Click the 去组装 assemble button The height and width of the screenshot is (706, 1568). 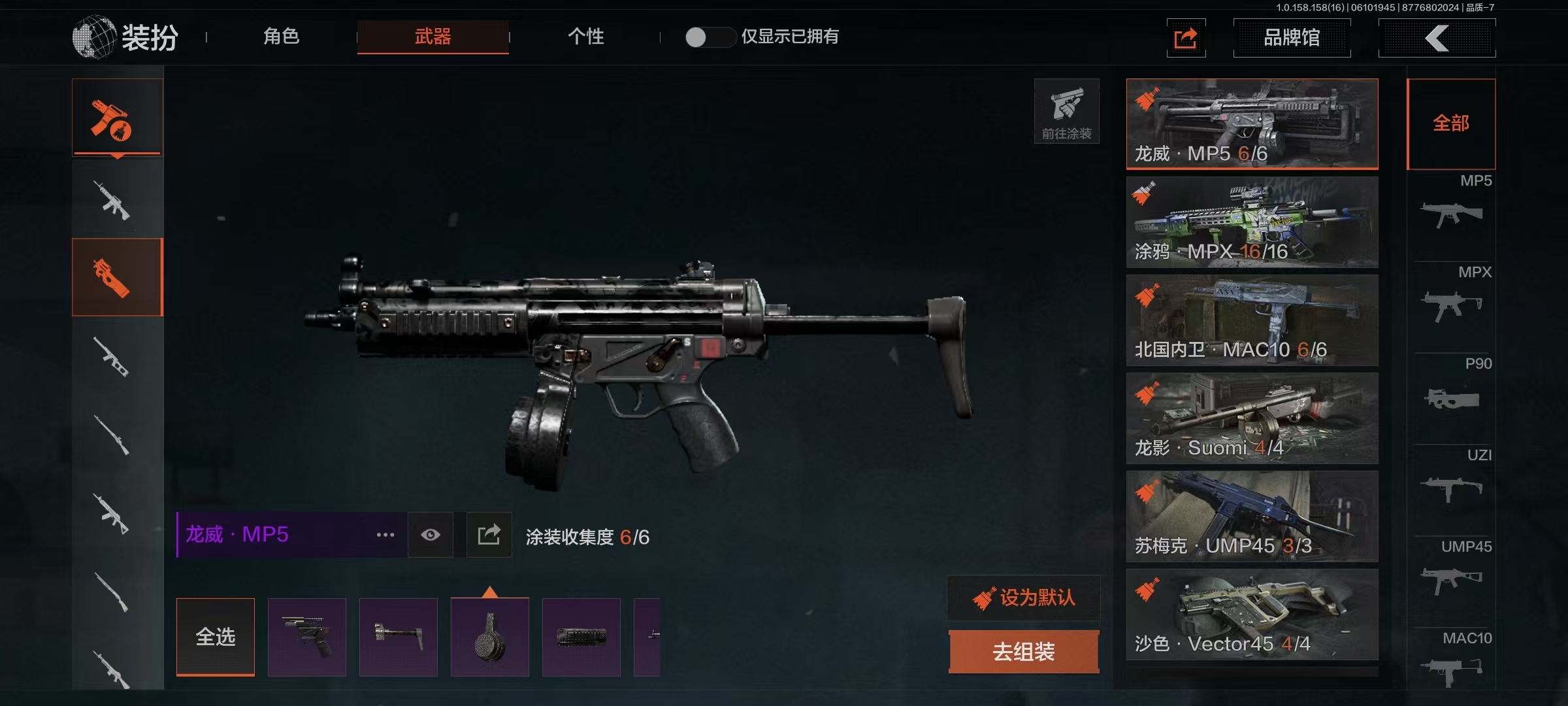tap(1024, 652)
